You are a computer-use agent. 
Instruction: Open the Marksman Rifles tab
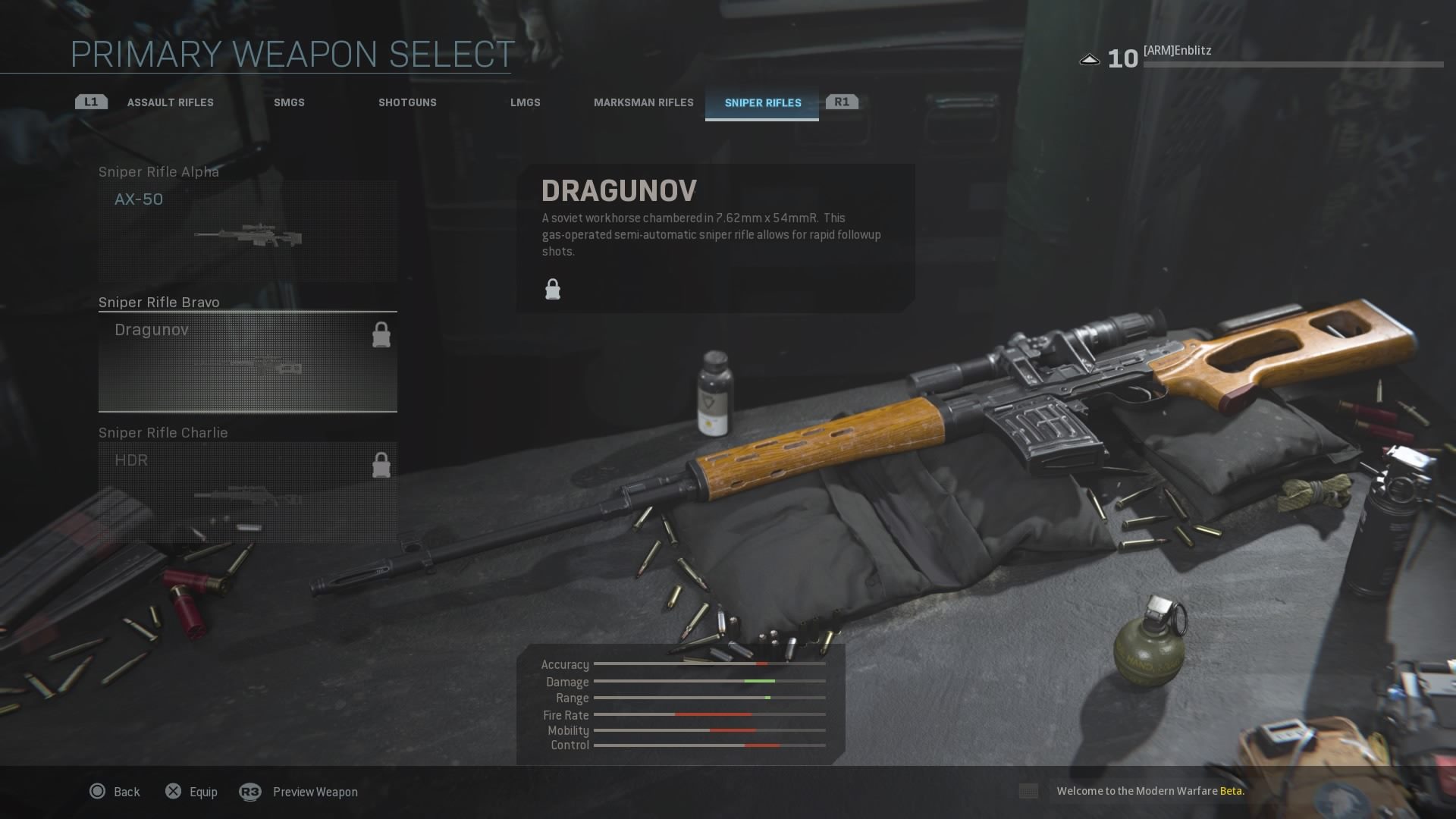point(644,102)
